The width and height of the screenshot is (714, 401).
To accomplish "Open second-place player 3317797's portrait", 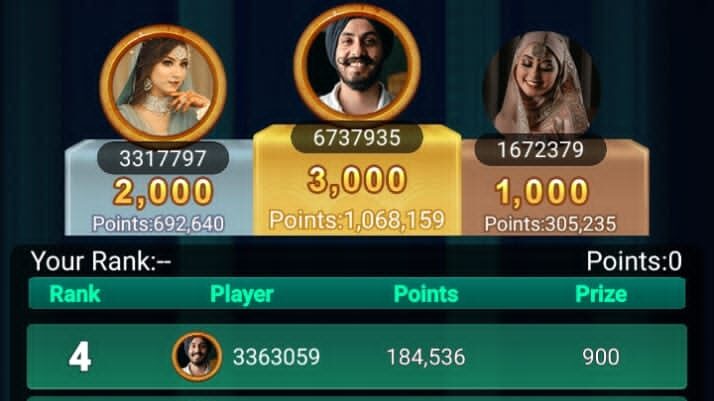I will [x=163, y=85].
